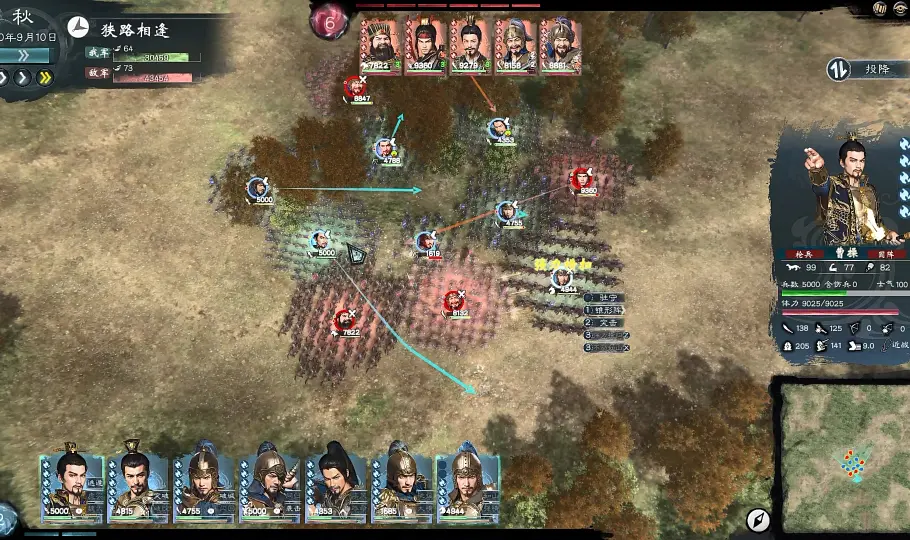Viewport: 910px width, 540px height.
Task: Click the compass icon beside the minimap
Action: [x=758, y=519]
